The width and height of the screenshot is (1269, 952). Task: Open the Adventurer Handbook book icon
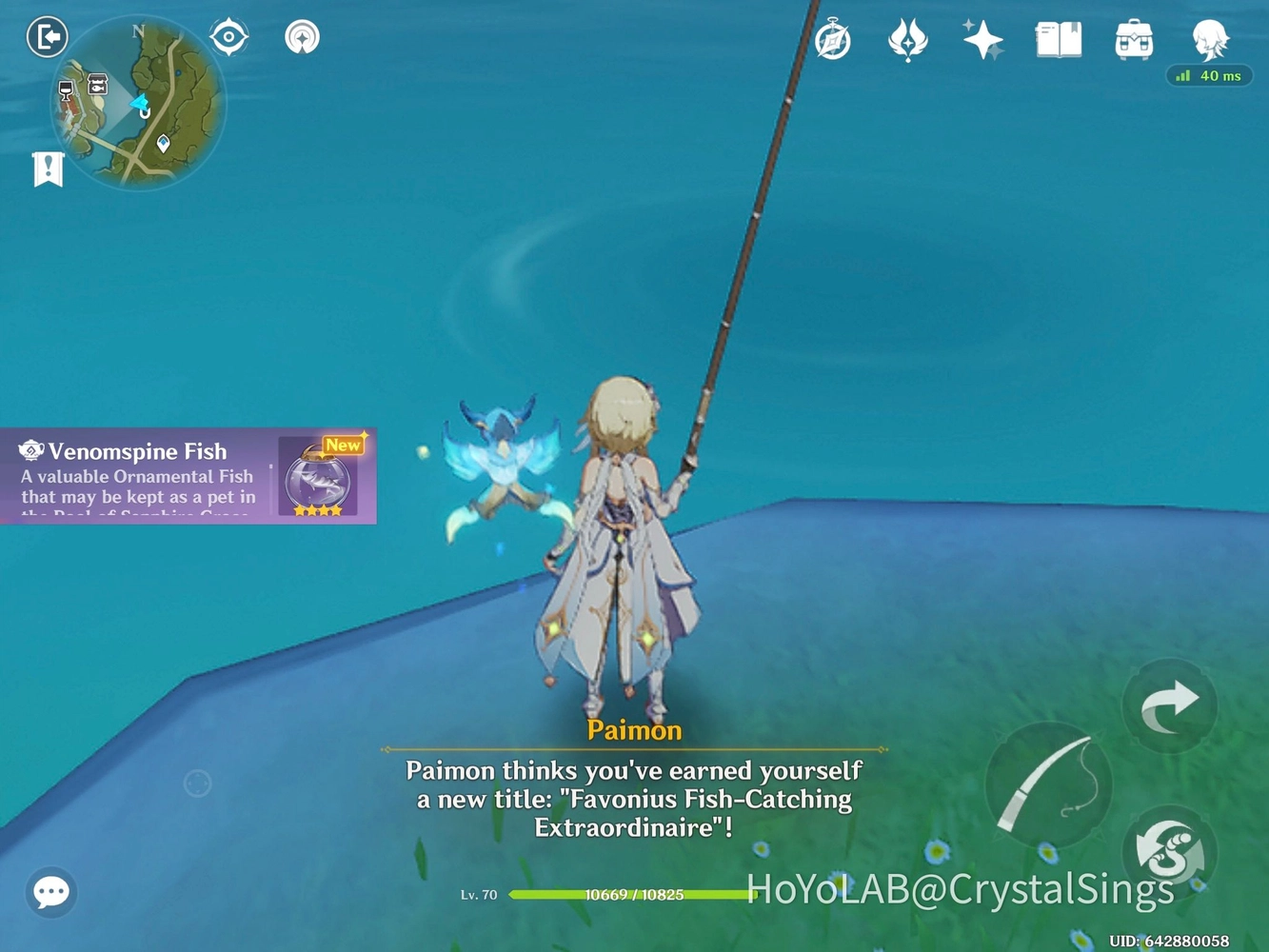click(1059, 38)
